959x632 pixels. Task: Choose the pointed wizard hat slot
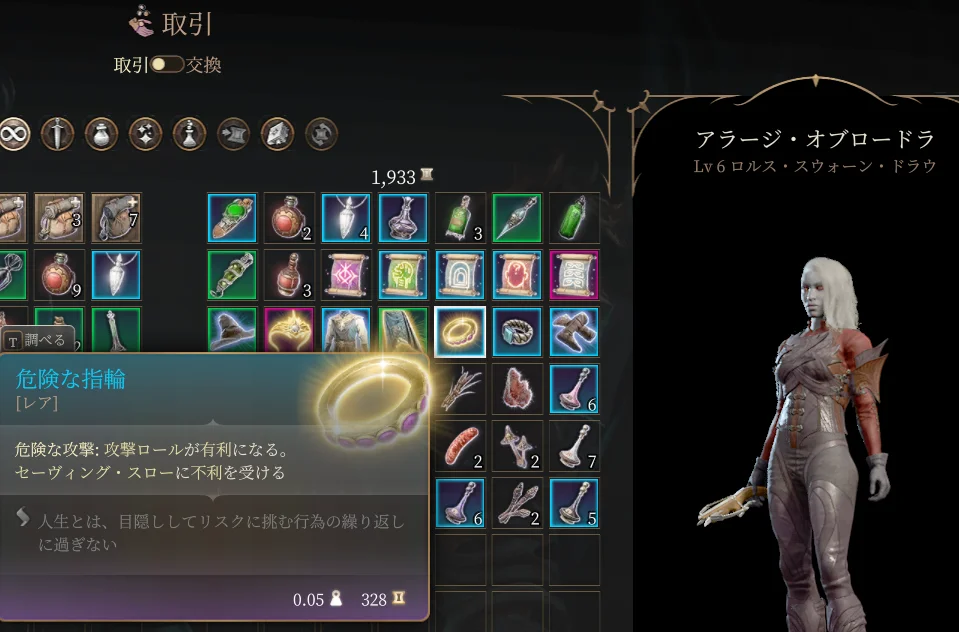pos(232,332)
